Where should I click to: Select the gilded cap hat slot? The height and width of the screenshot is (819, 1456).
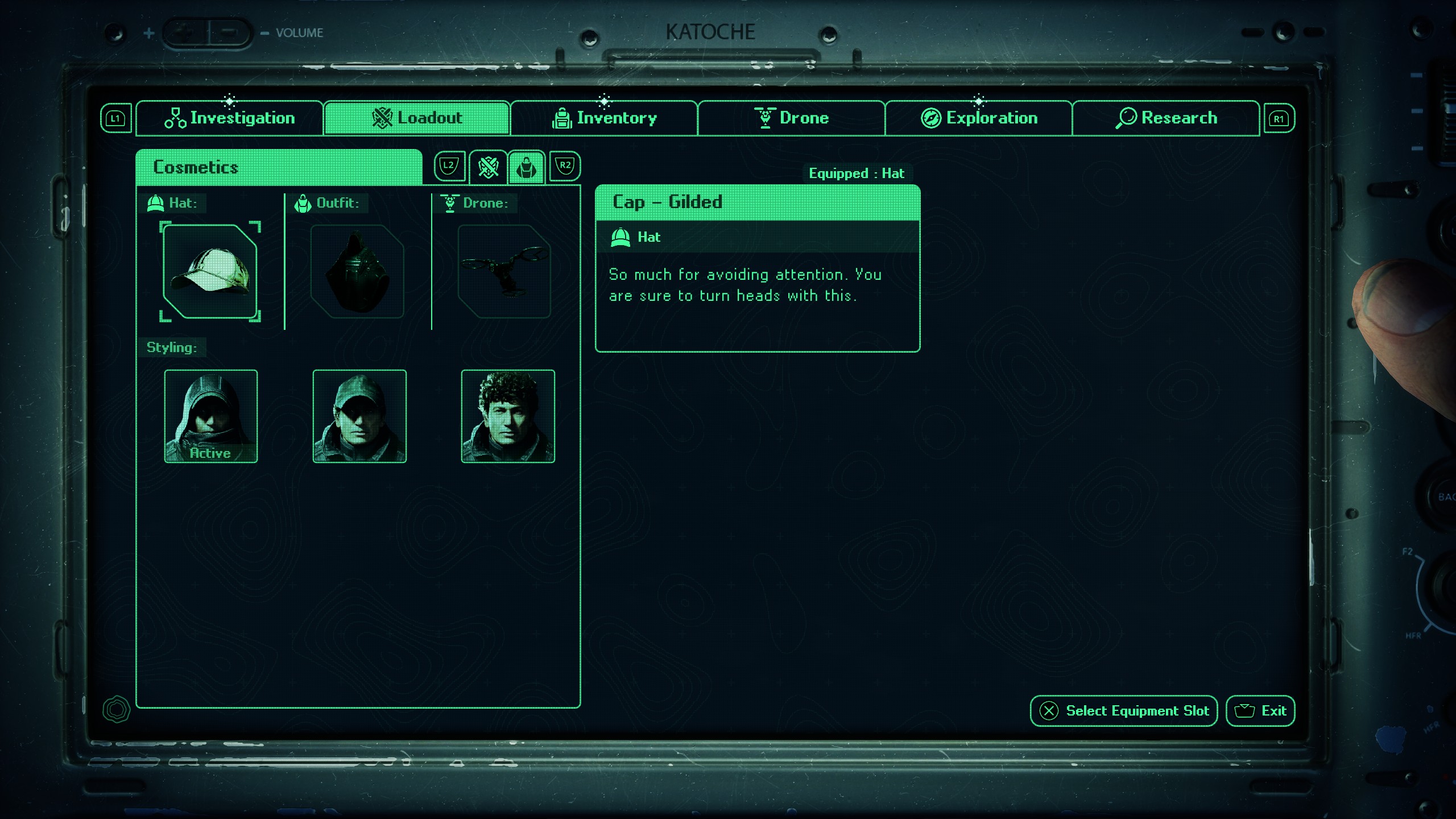210,271
